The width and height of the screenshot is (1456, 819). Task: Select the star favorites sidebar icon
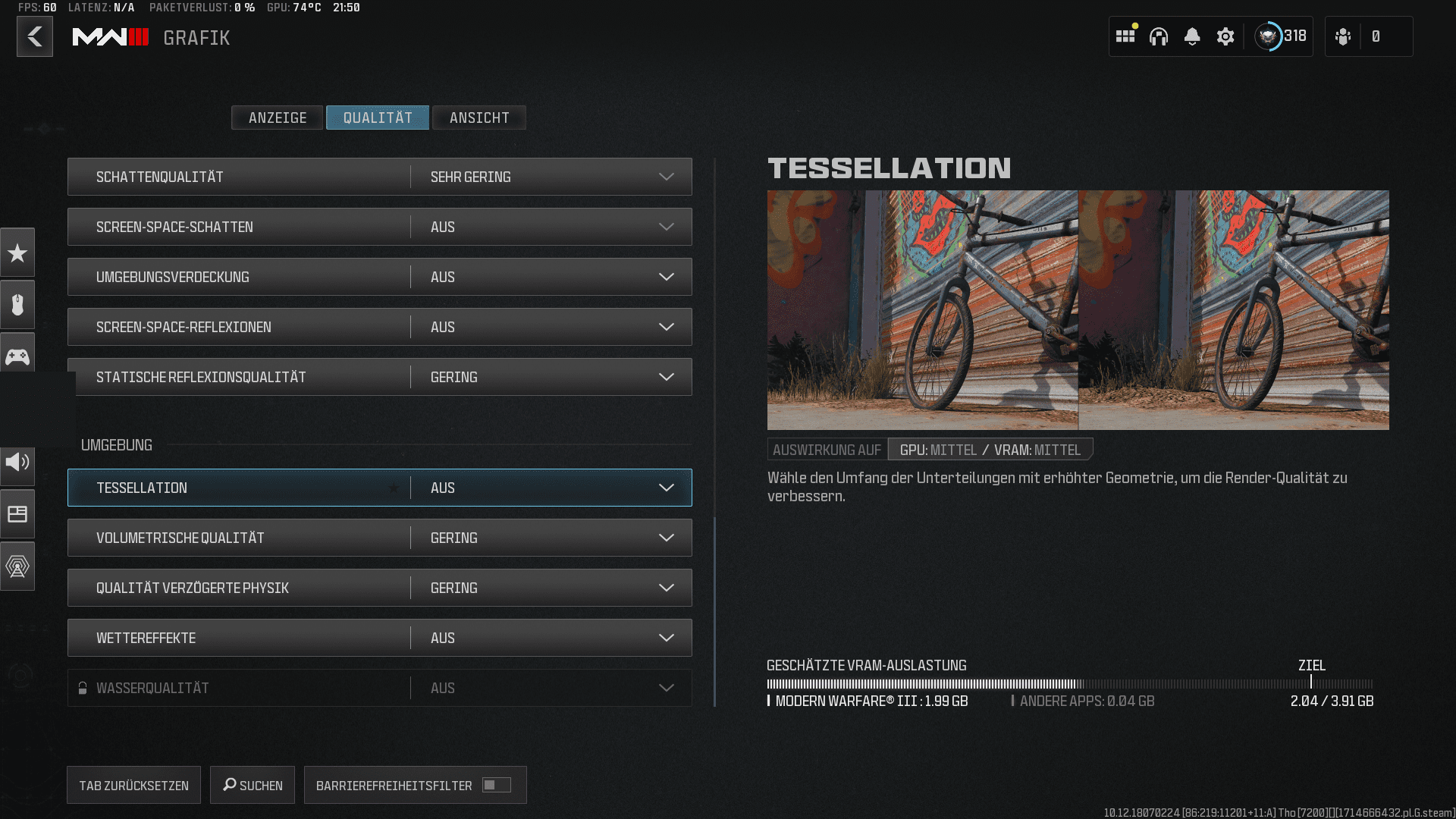click(x=17, y=253)
